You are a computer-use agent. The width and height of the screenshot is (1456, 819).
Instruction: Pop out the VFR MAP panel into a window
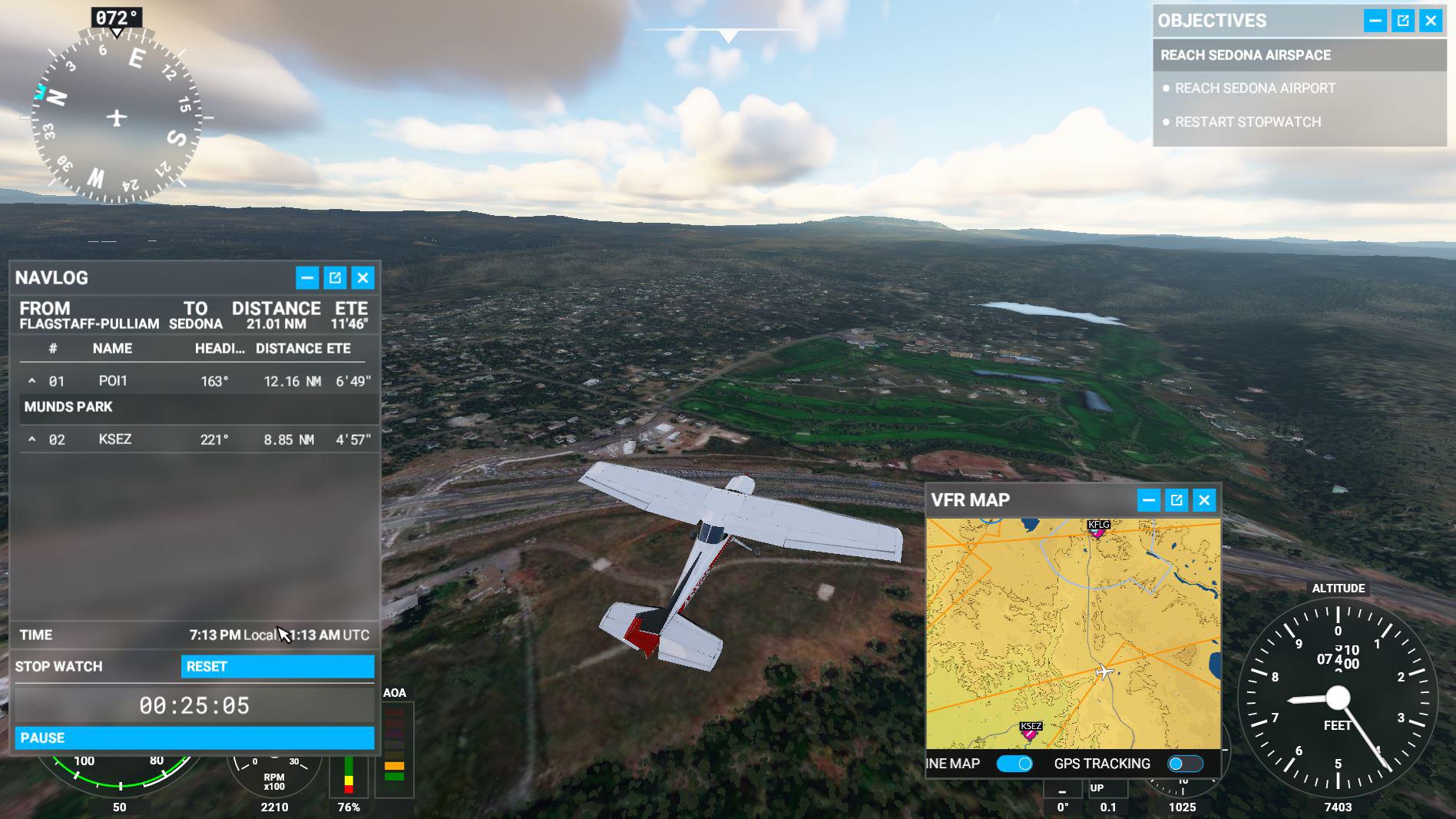(1176, 499)
